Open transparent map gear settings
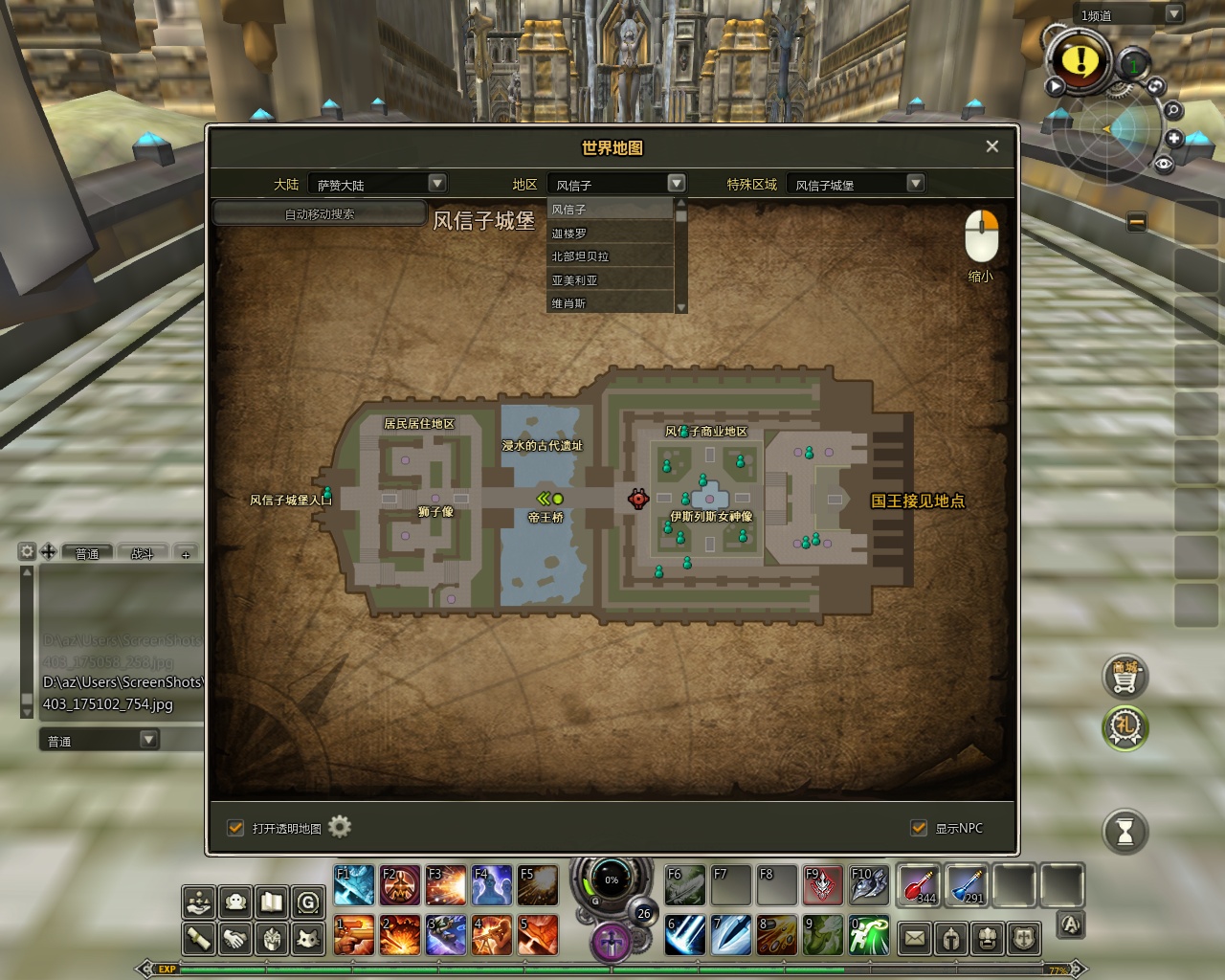The width and height of the screenshot is (1225, 980). (x=340, y=827)
